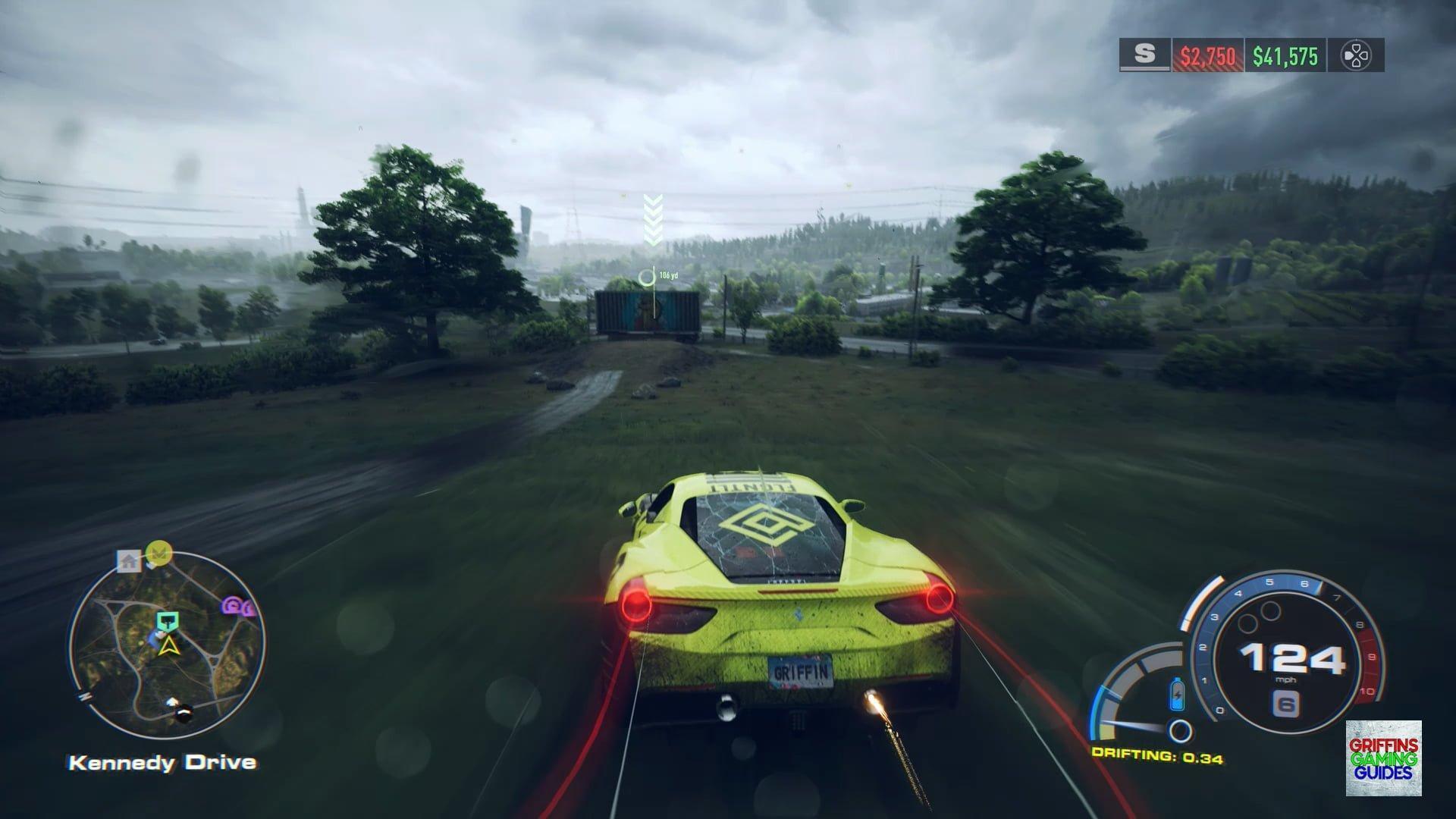The image size is (1456, 819).
Task: Click the 106 yd objective waypoint marker
Action: pos(647,277)
